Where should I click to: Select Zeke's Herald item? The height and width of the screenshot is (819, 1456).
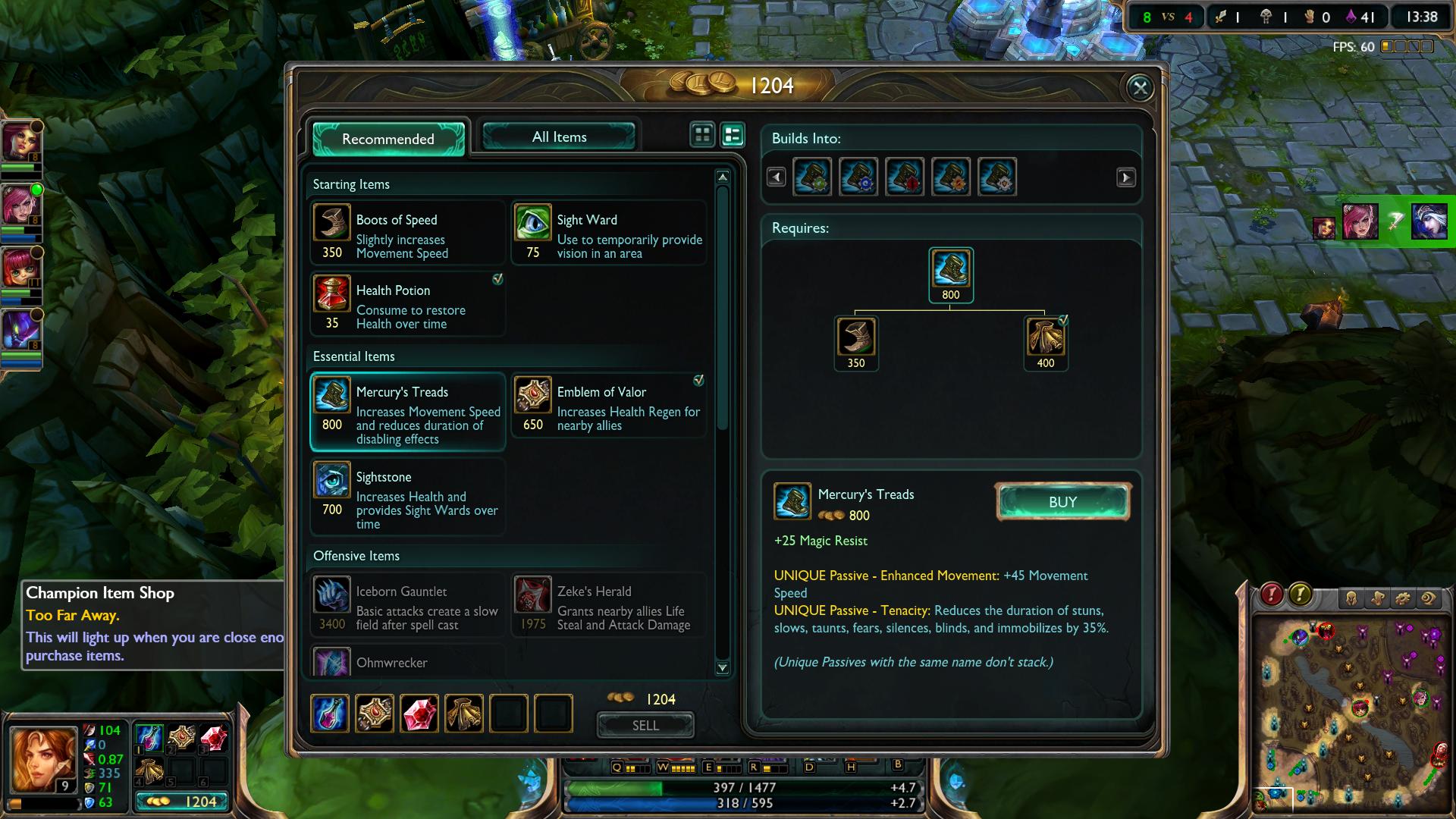pyautogui.click(x=609, y=606)
